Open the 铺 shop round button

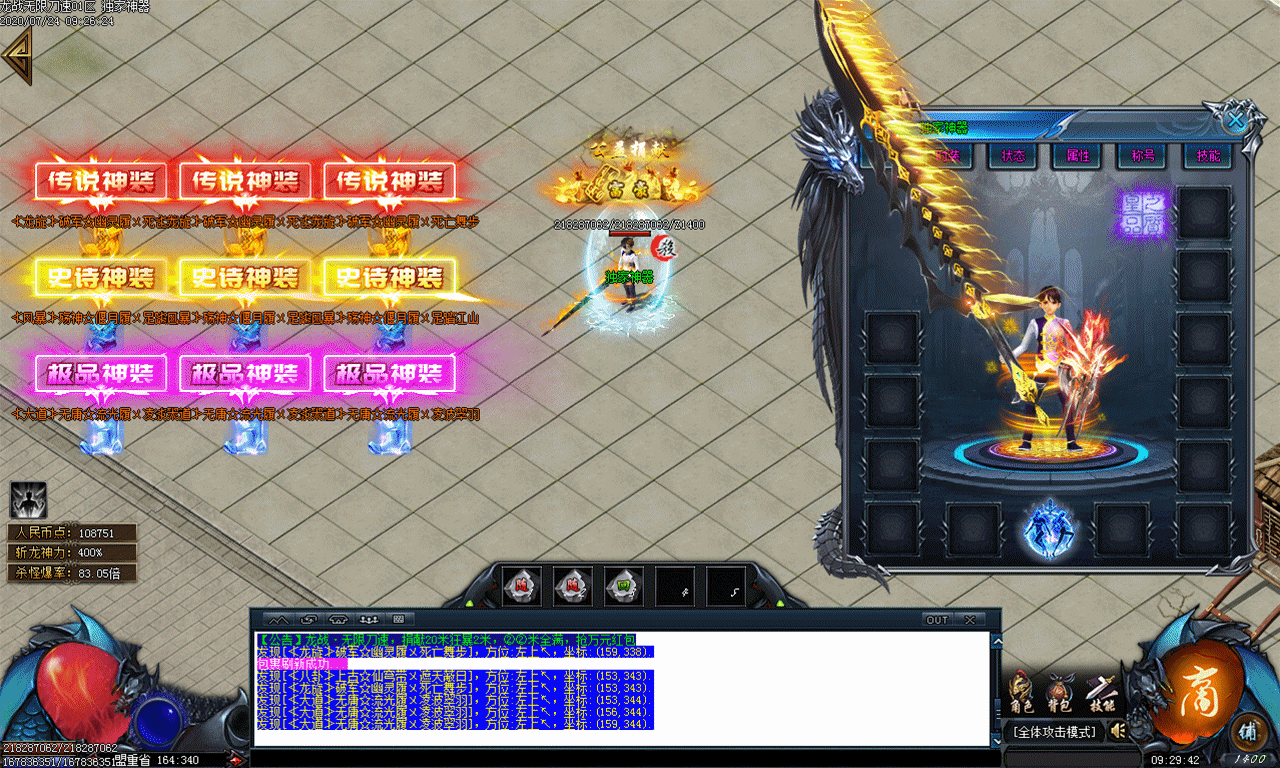pos(1246,731)
